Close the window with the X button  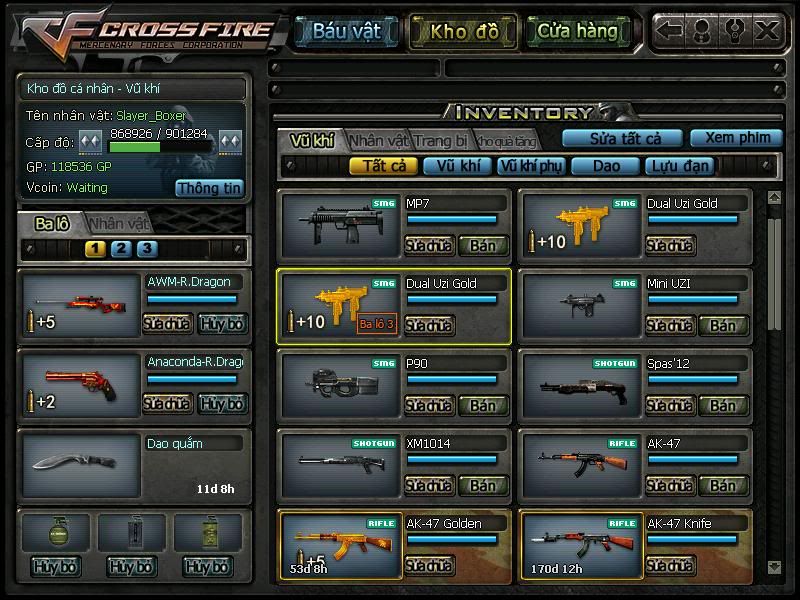(767, 30)
